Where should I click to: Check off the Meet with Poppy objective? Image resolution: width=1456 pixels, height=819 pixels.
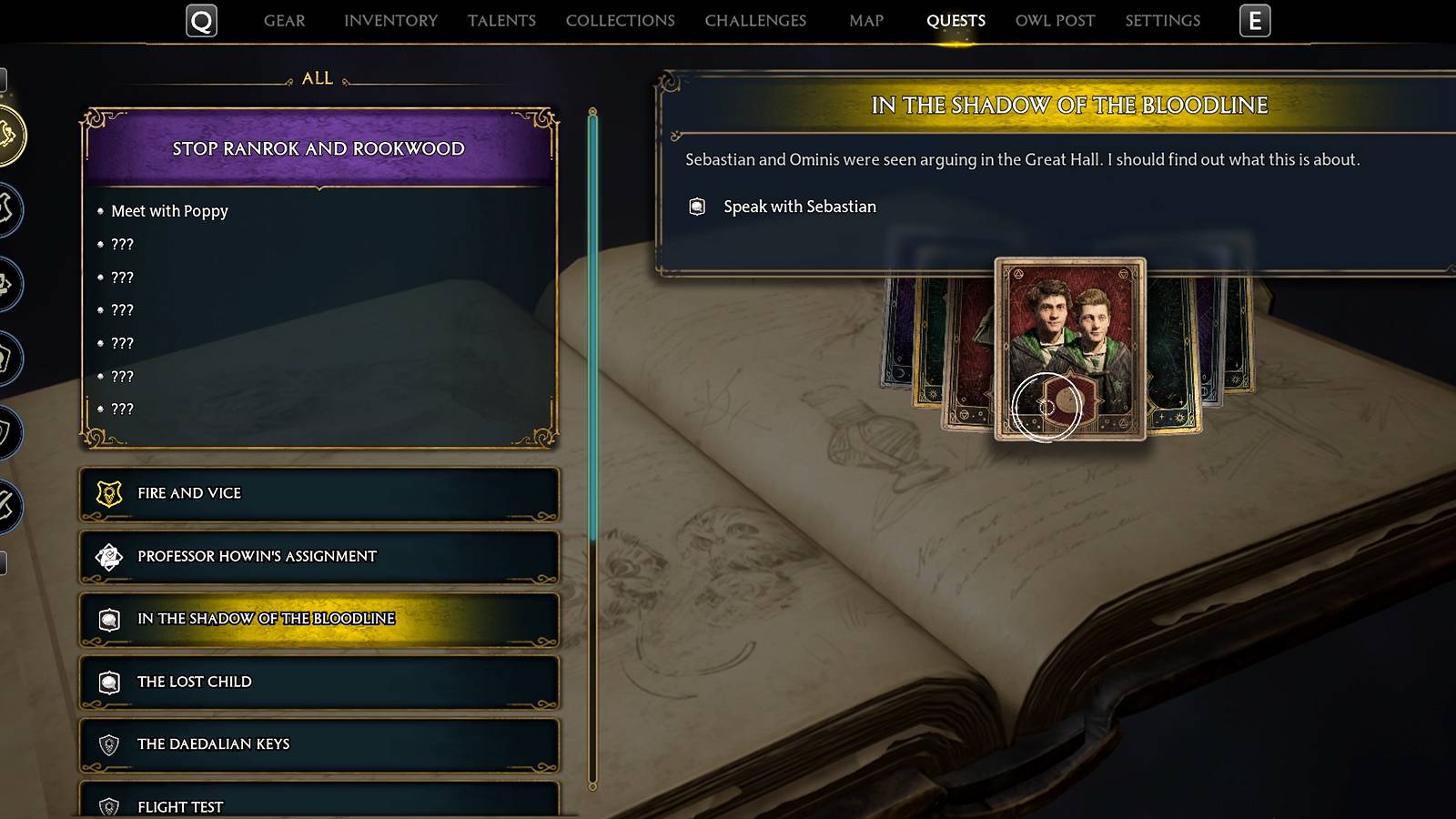tap(167, 211)
